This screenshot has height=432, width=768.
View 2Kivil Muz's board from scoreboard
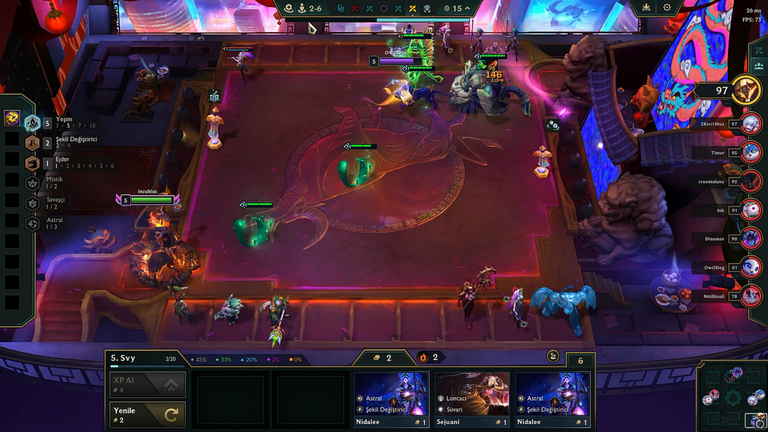pyautogui.click(x=751, y=124)
